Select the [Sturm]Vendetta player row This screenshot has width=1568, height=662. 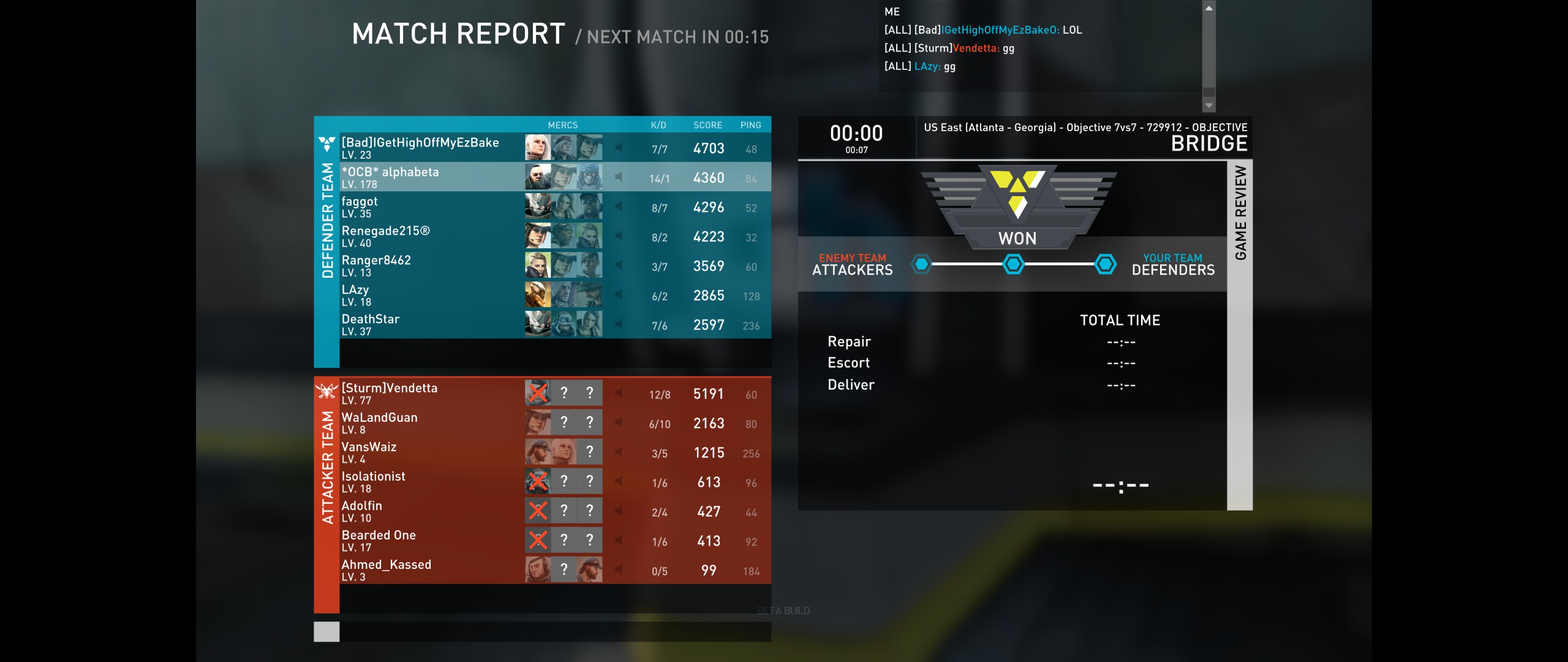click(x=429, y=393)
